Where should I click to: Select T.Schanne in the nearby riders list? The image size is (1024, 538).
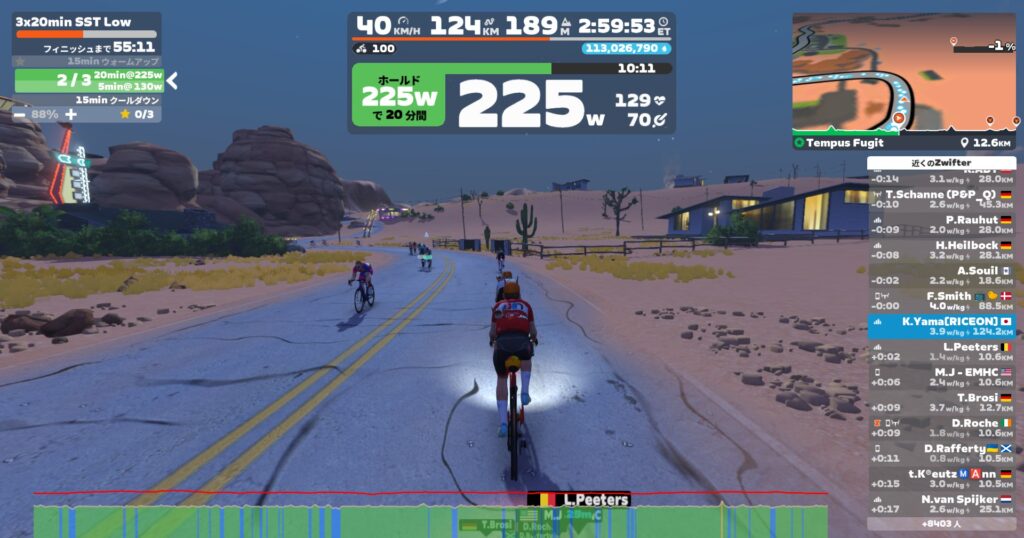[x=941, y=199]
